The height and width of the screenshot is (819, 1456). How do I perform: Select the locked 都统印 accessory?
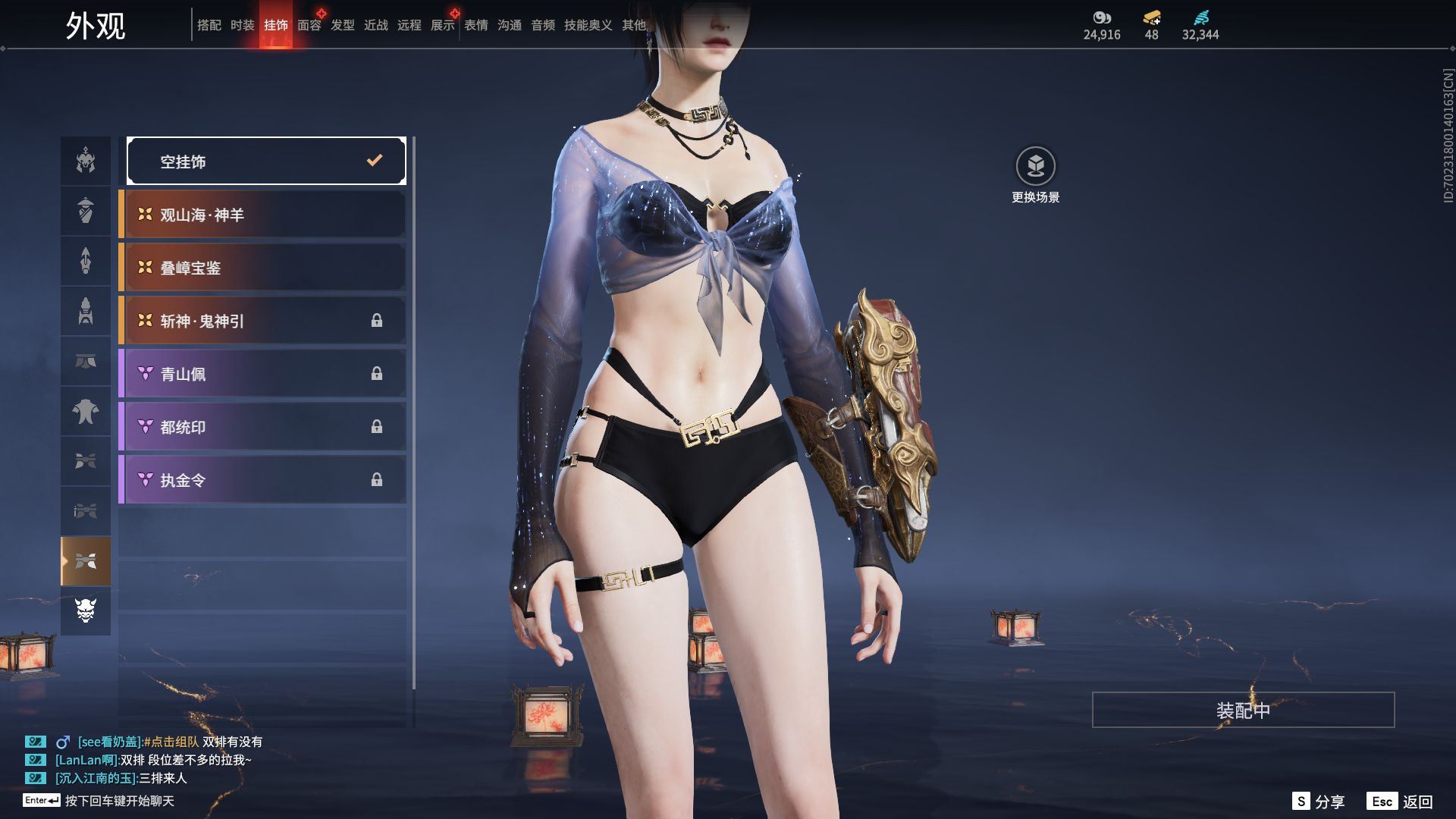(262, 427)
